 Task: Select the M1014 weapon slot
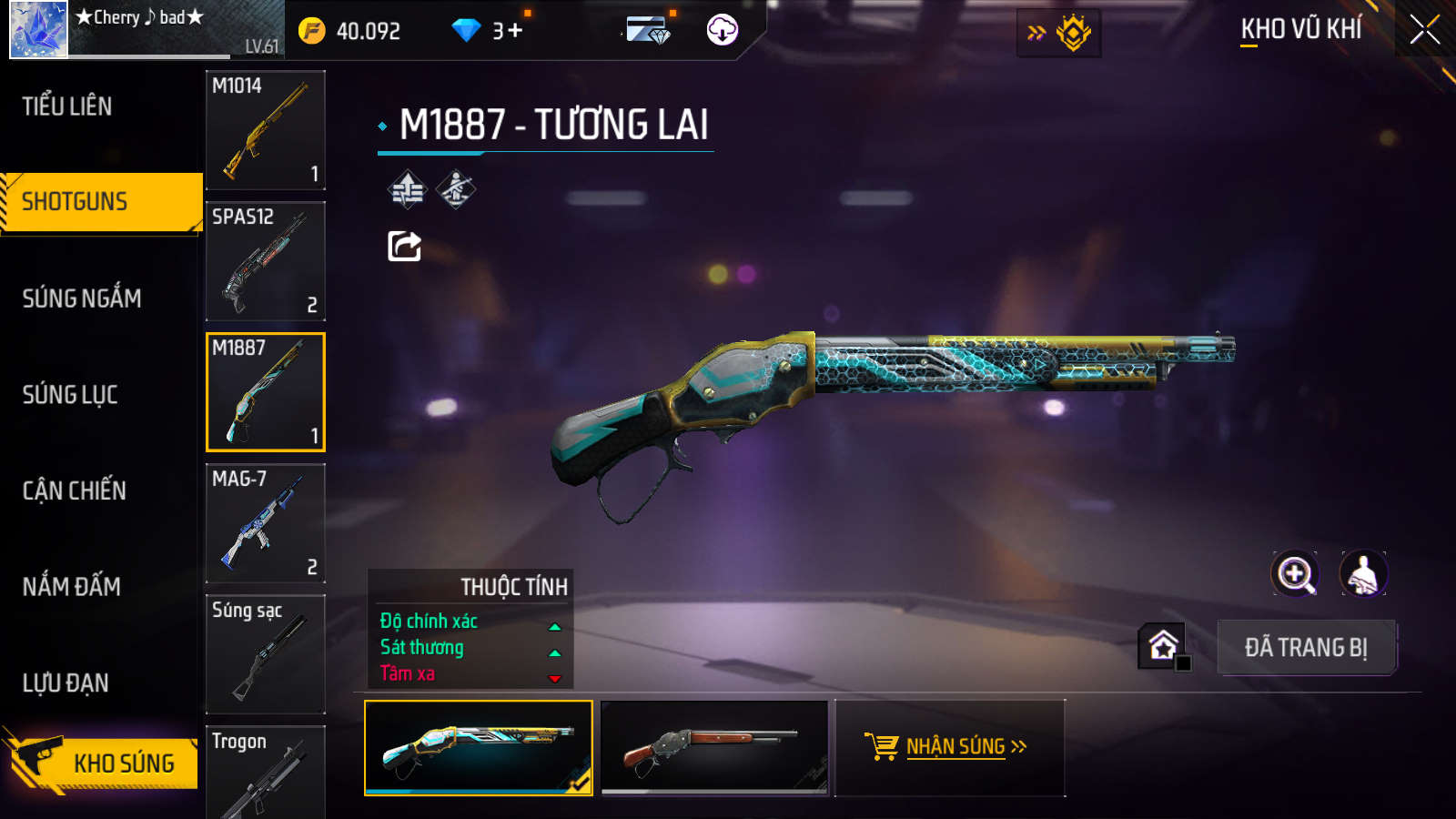coord(266,130)
